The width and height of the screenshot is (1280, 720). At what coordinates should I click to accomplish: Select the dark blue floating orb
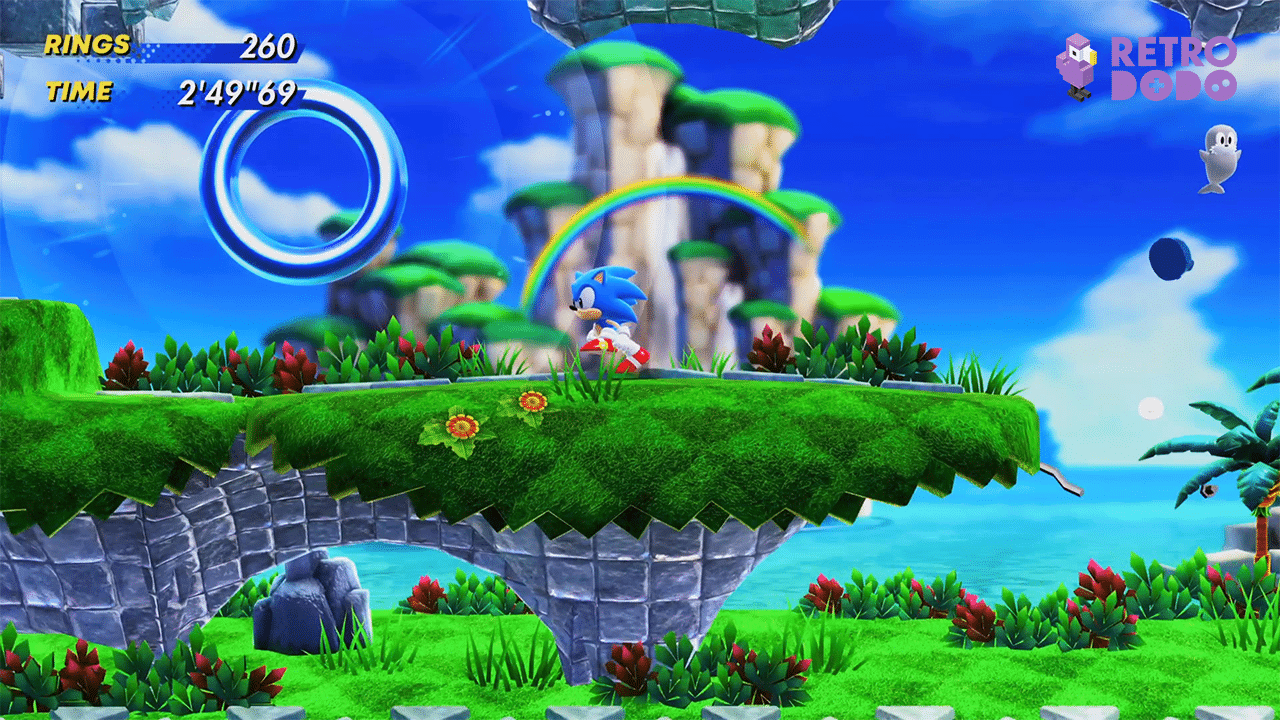point(1166,258)
